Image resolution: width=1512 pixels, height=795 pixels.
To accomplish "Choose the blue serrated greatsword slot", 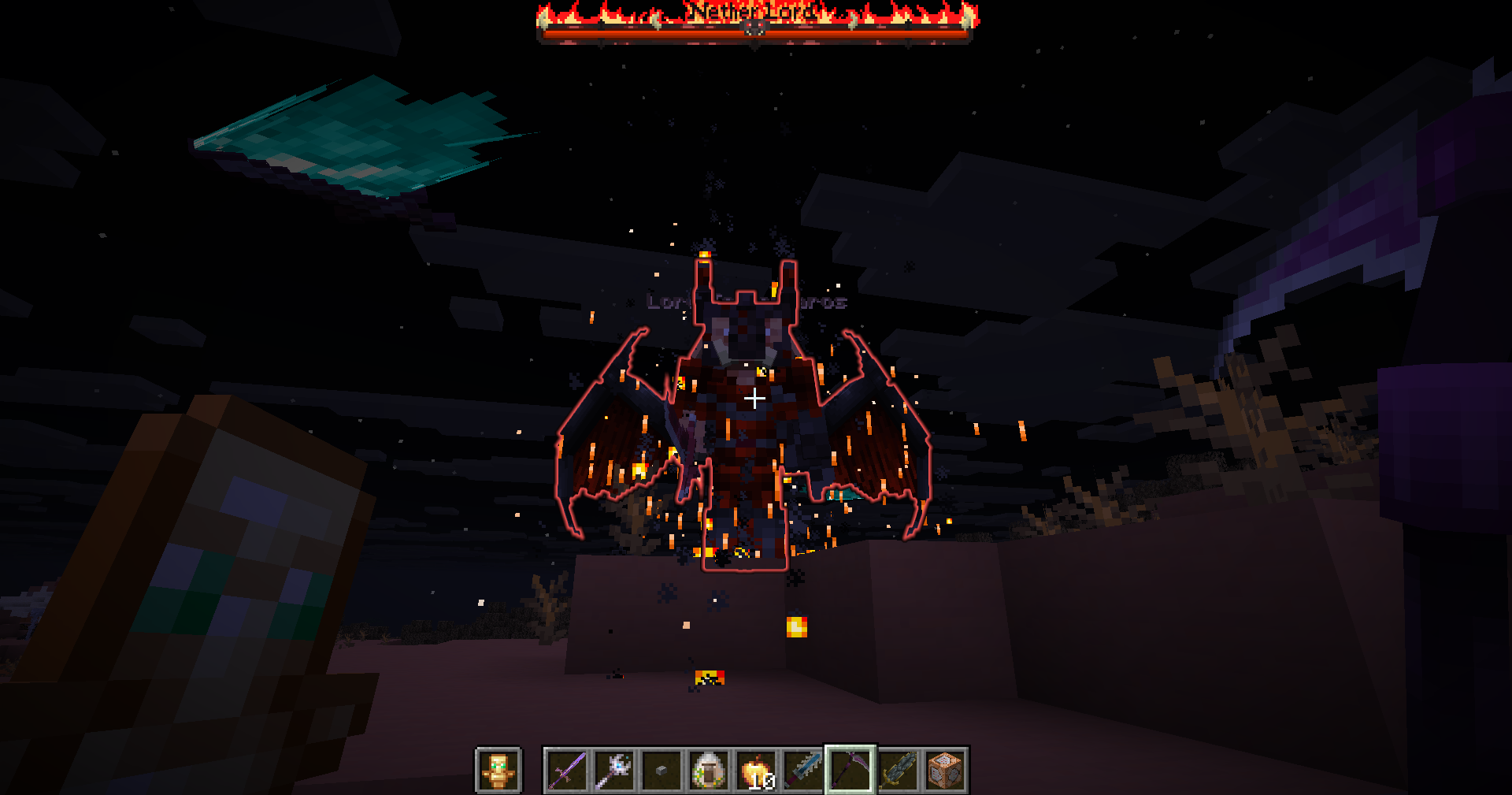I will coord(802,770).
